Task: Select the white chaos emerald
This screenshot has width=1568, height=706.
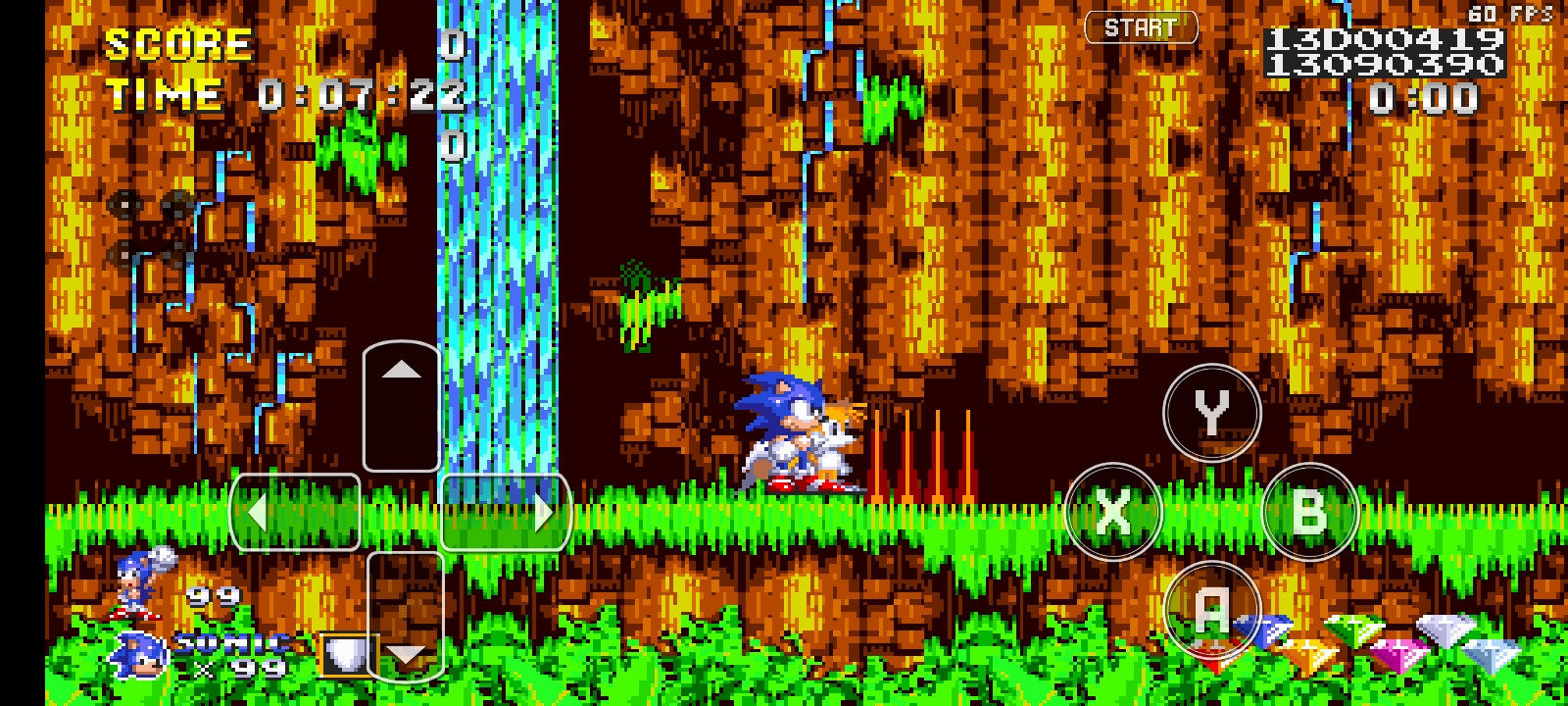Action: tap(1444, 632)
